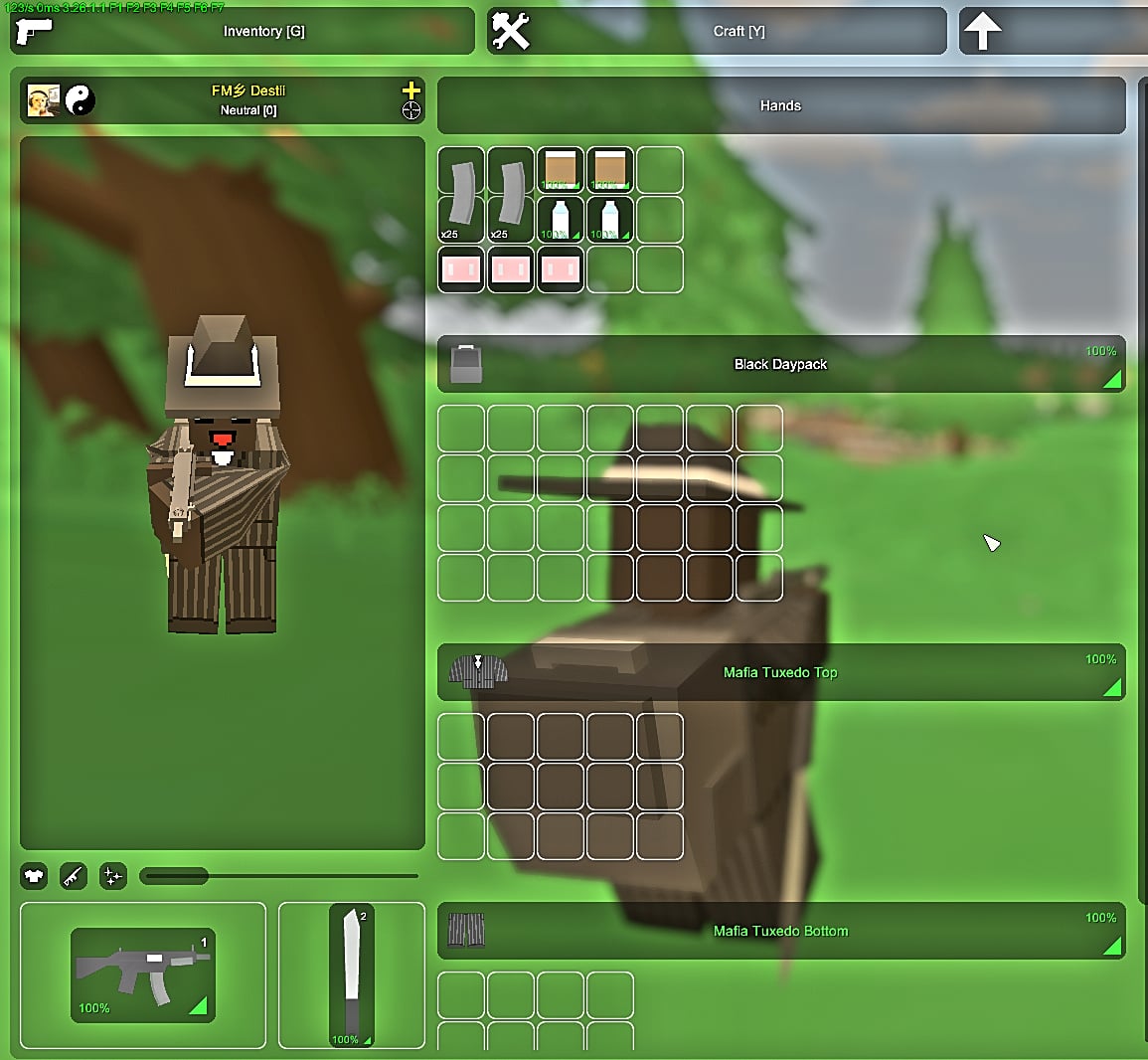Toggle the shirt cosmetics button

tap(34, 876)
